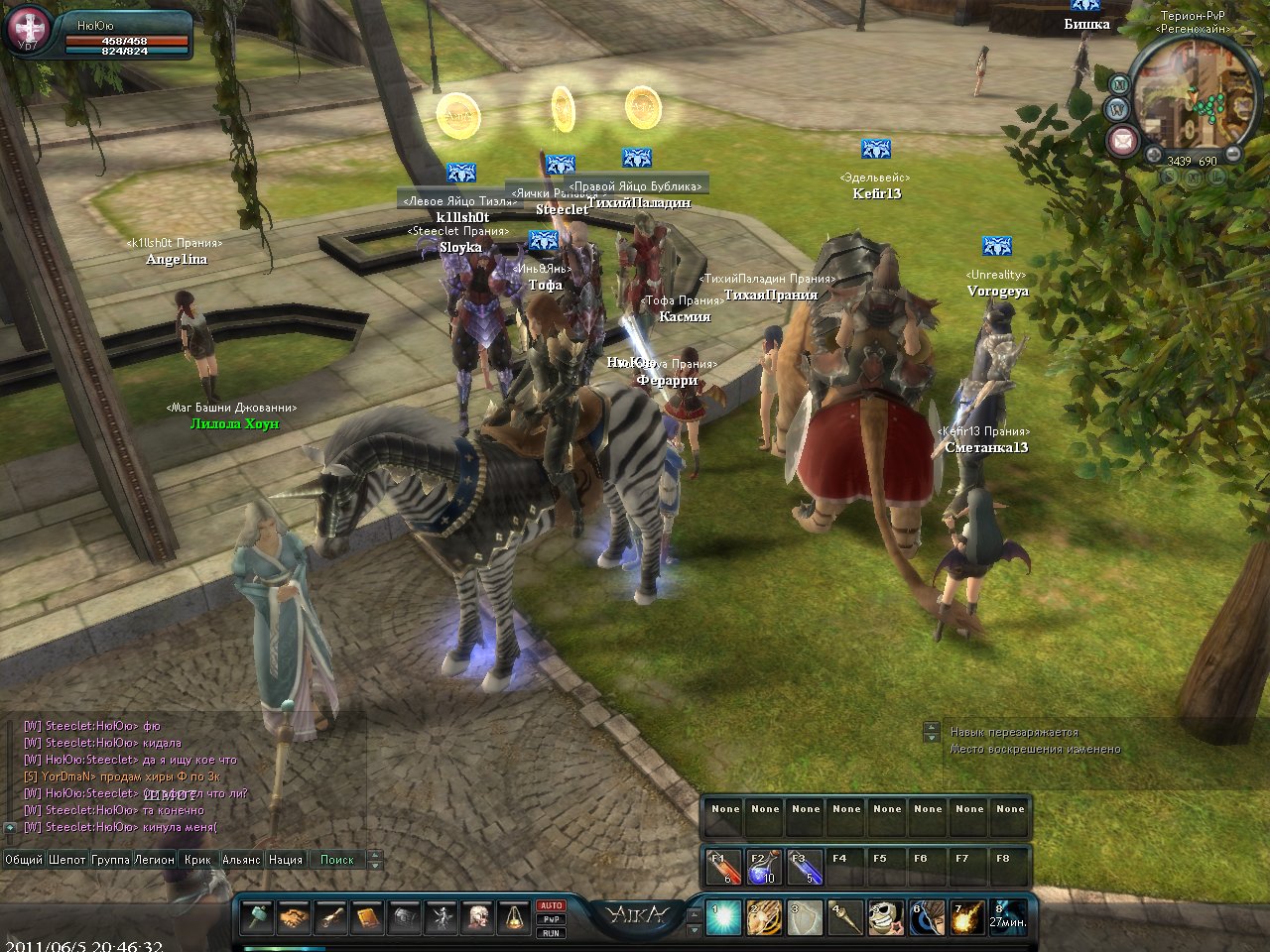Toggle the PvP mode button

pyautogui.click(x=551, y=919)
